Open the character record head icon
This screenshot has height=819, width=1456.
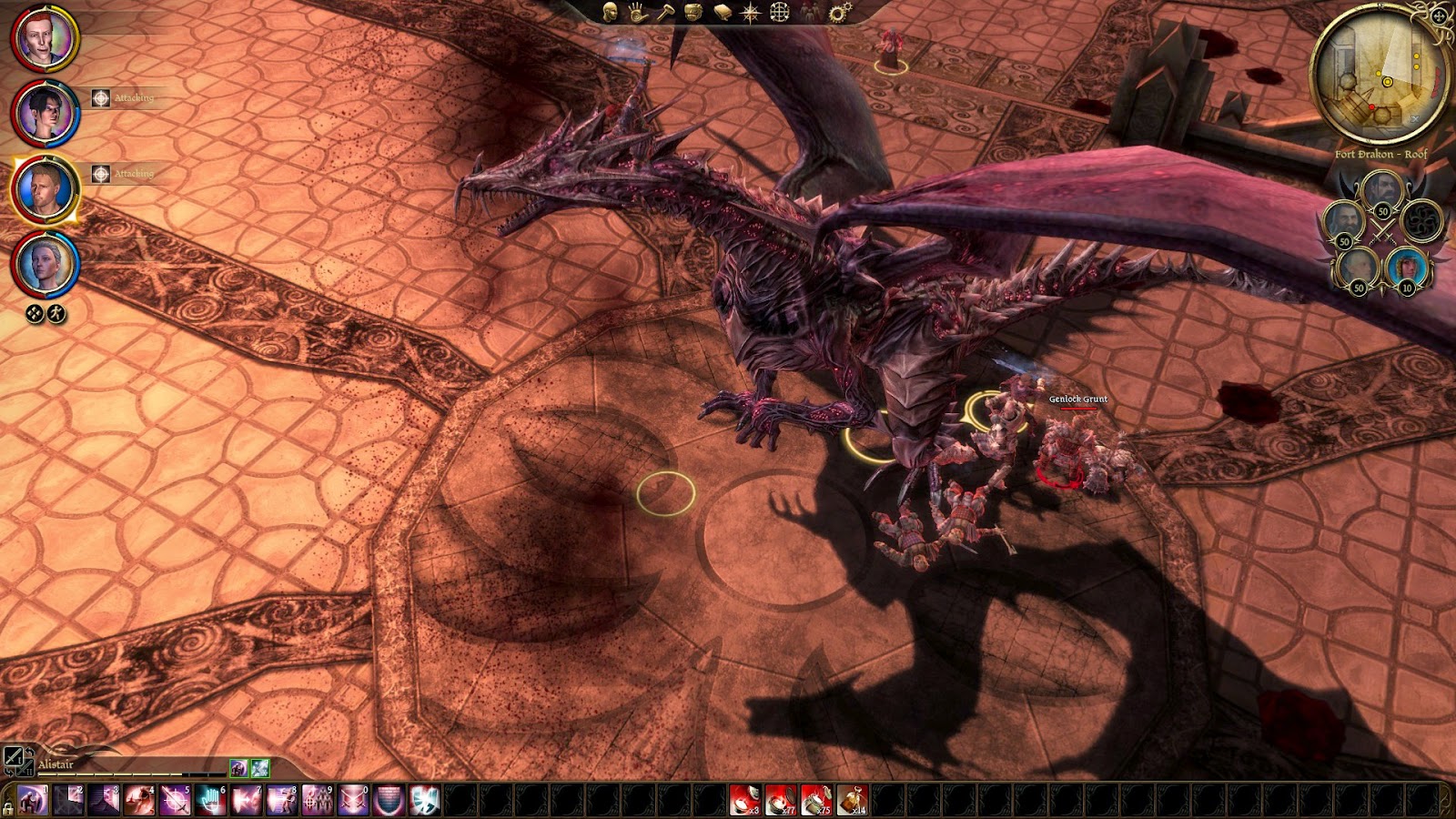[x=611, y=12]
